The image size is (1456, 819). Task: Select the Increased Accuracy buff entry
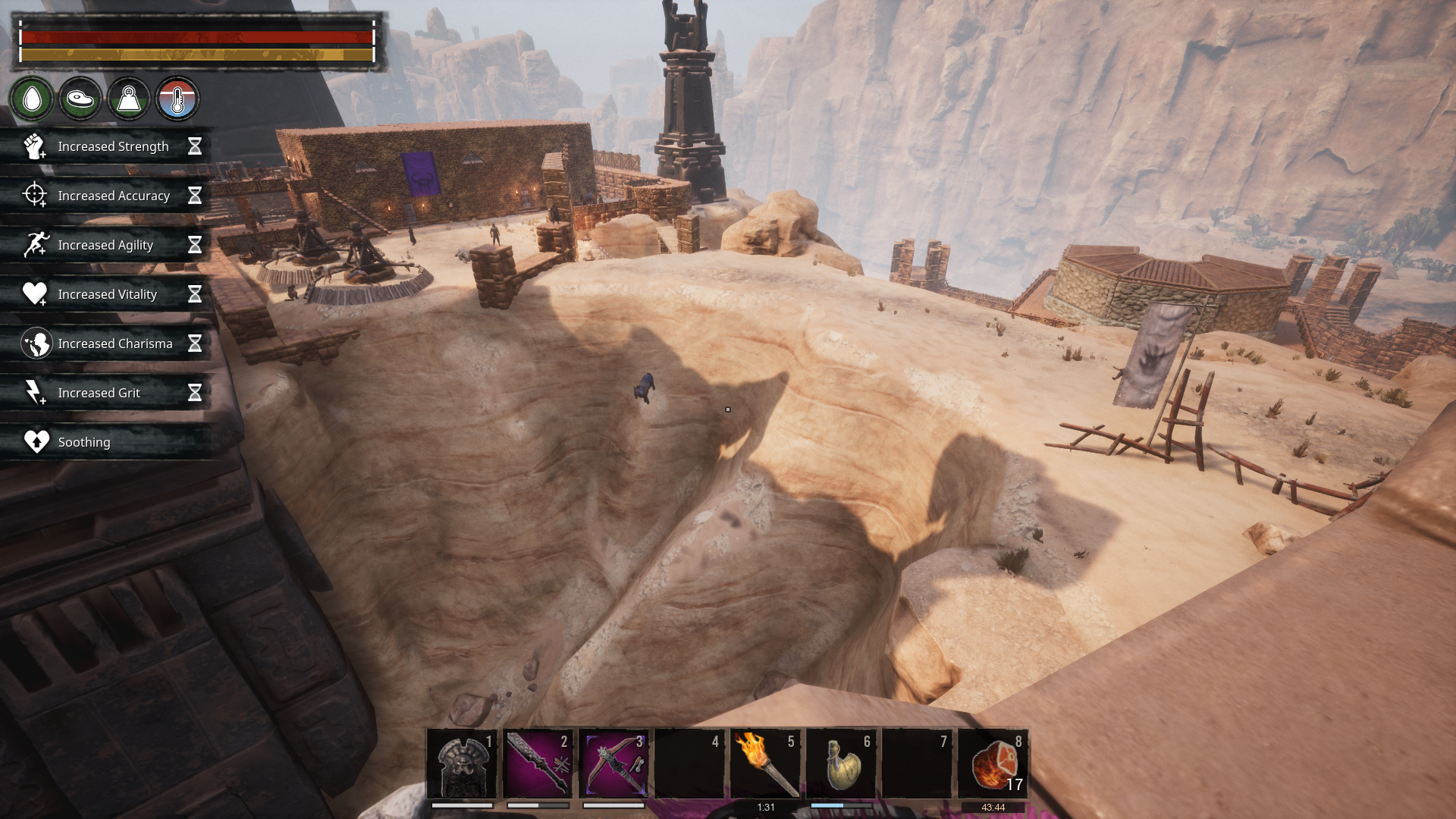(106, 196)
